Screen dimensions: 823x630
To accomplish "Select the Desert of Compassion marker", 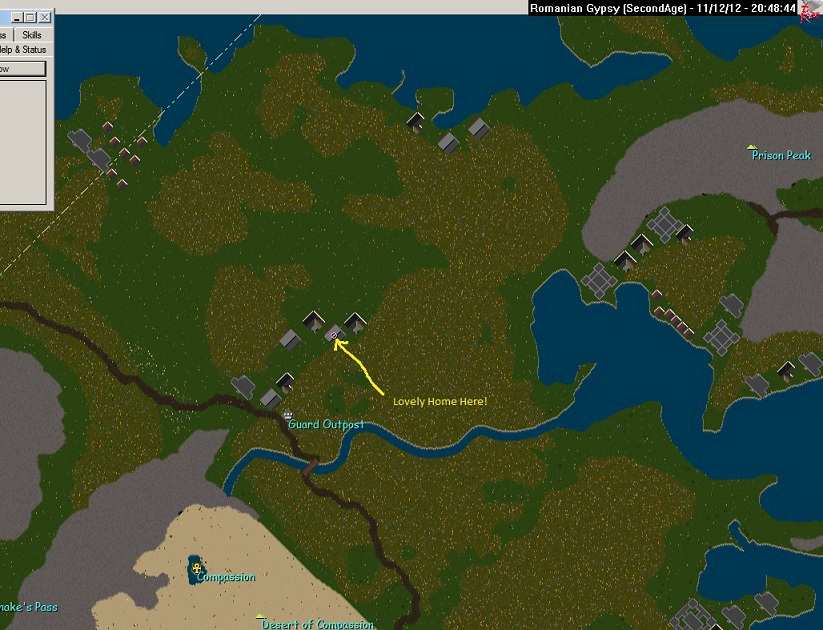I will point(260,617).
